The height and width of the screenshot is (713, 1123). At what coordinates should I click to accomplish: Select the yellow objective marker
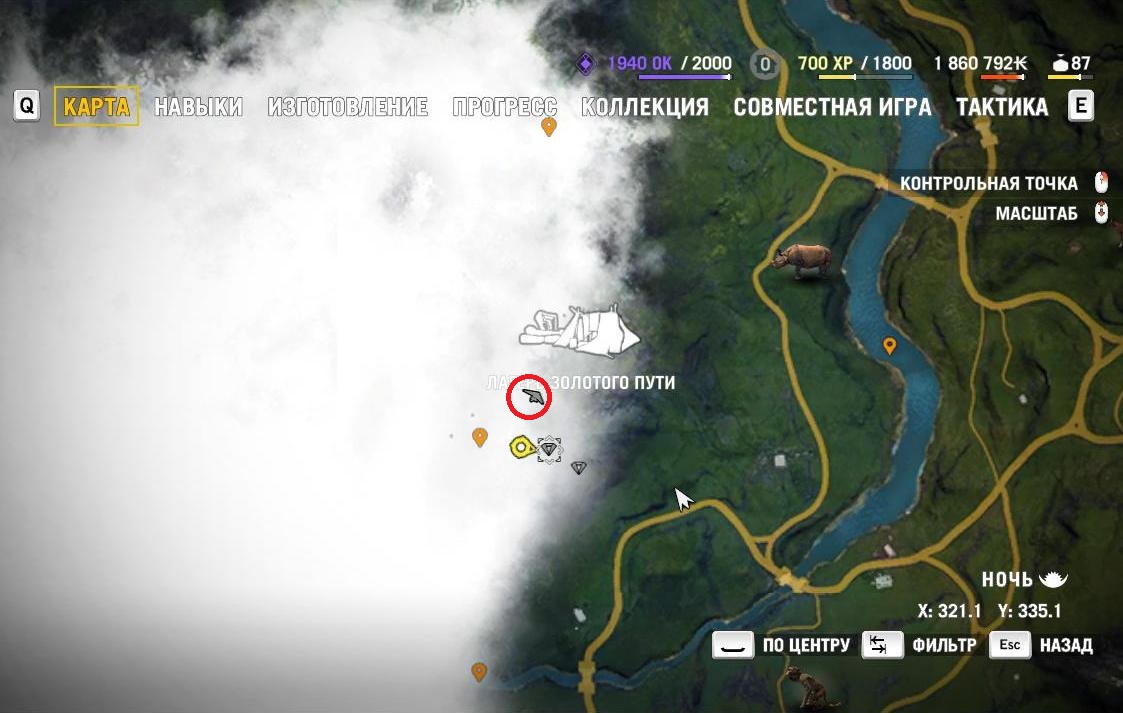[x=520, y=447]
